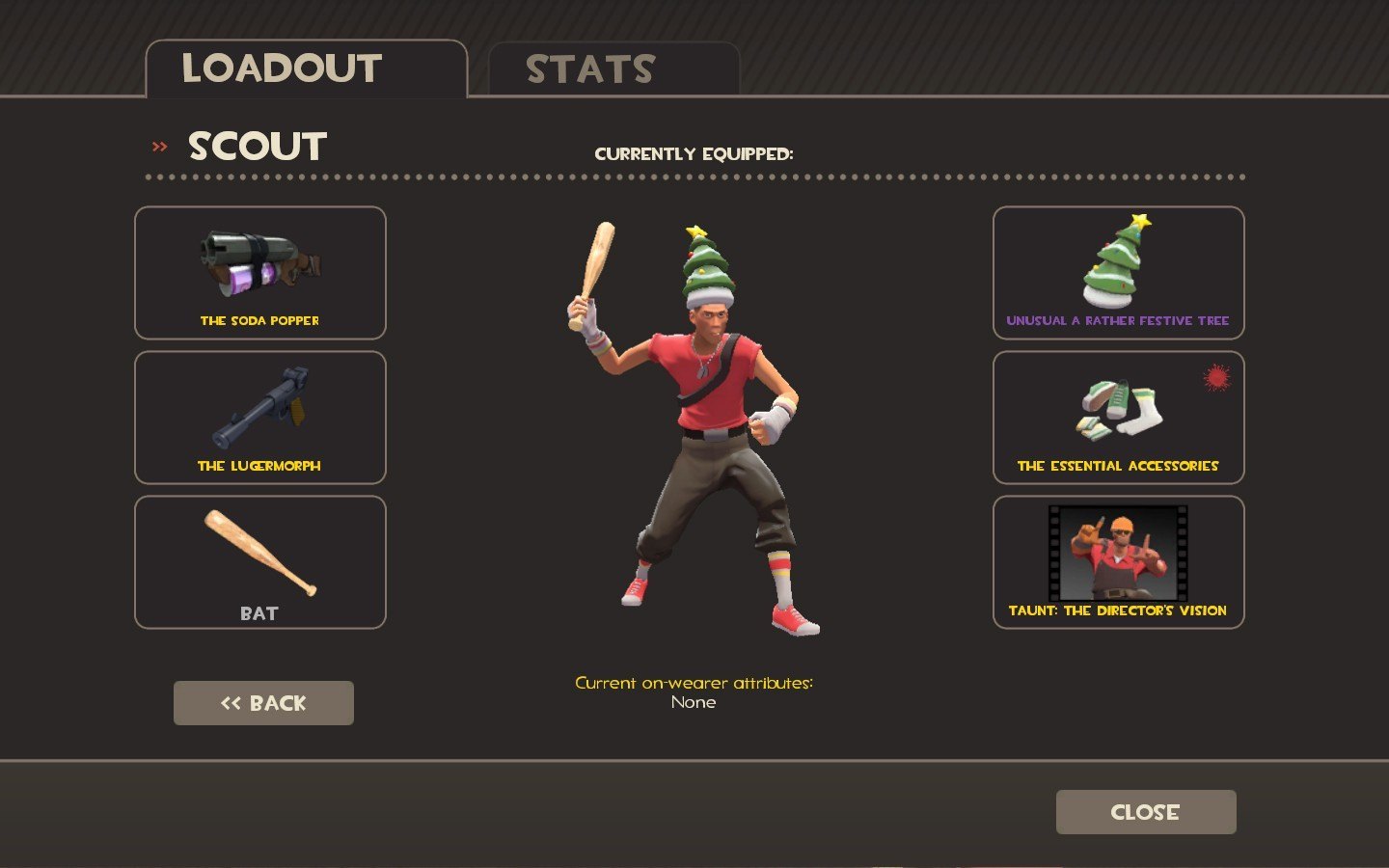This screenshot has width=1389, height=868.
Task: Click The Essential Accessories slot
Action: pyautogui.click(x=1118, y=418)
